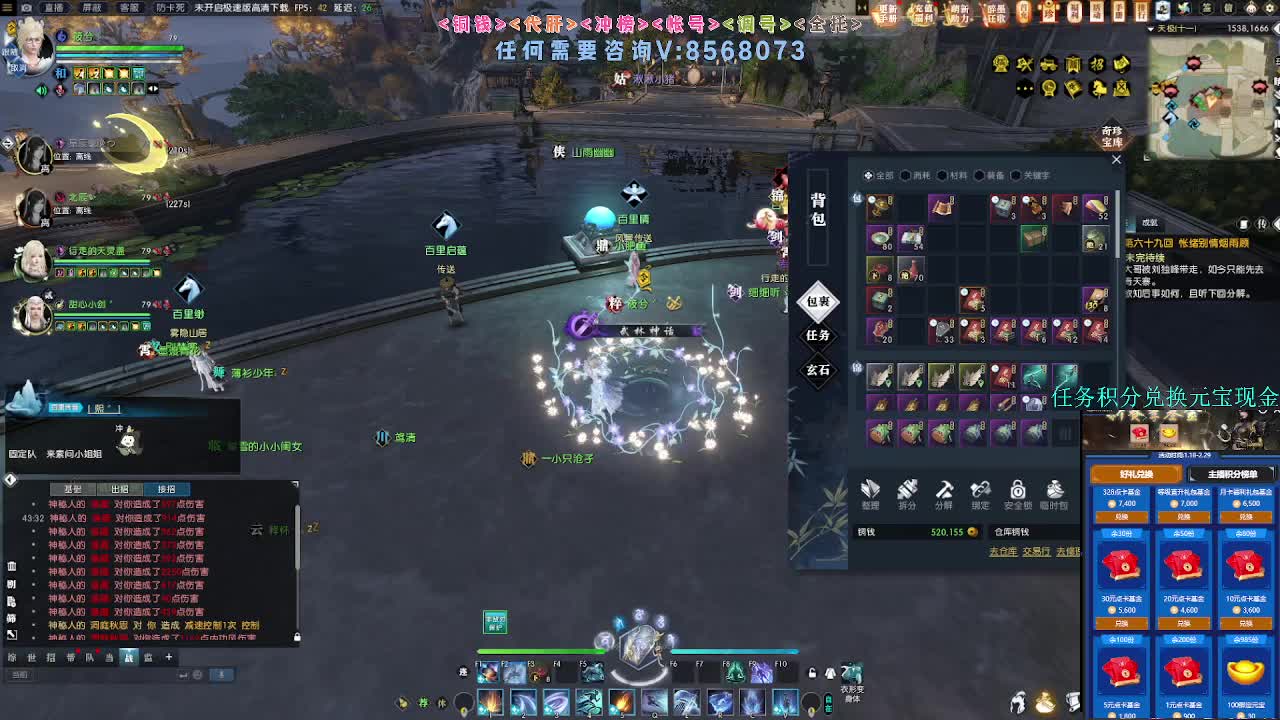Select the microphone icon below the player portrait
1280x720 pixels.
pyautogui.click(x=60, y=90)
